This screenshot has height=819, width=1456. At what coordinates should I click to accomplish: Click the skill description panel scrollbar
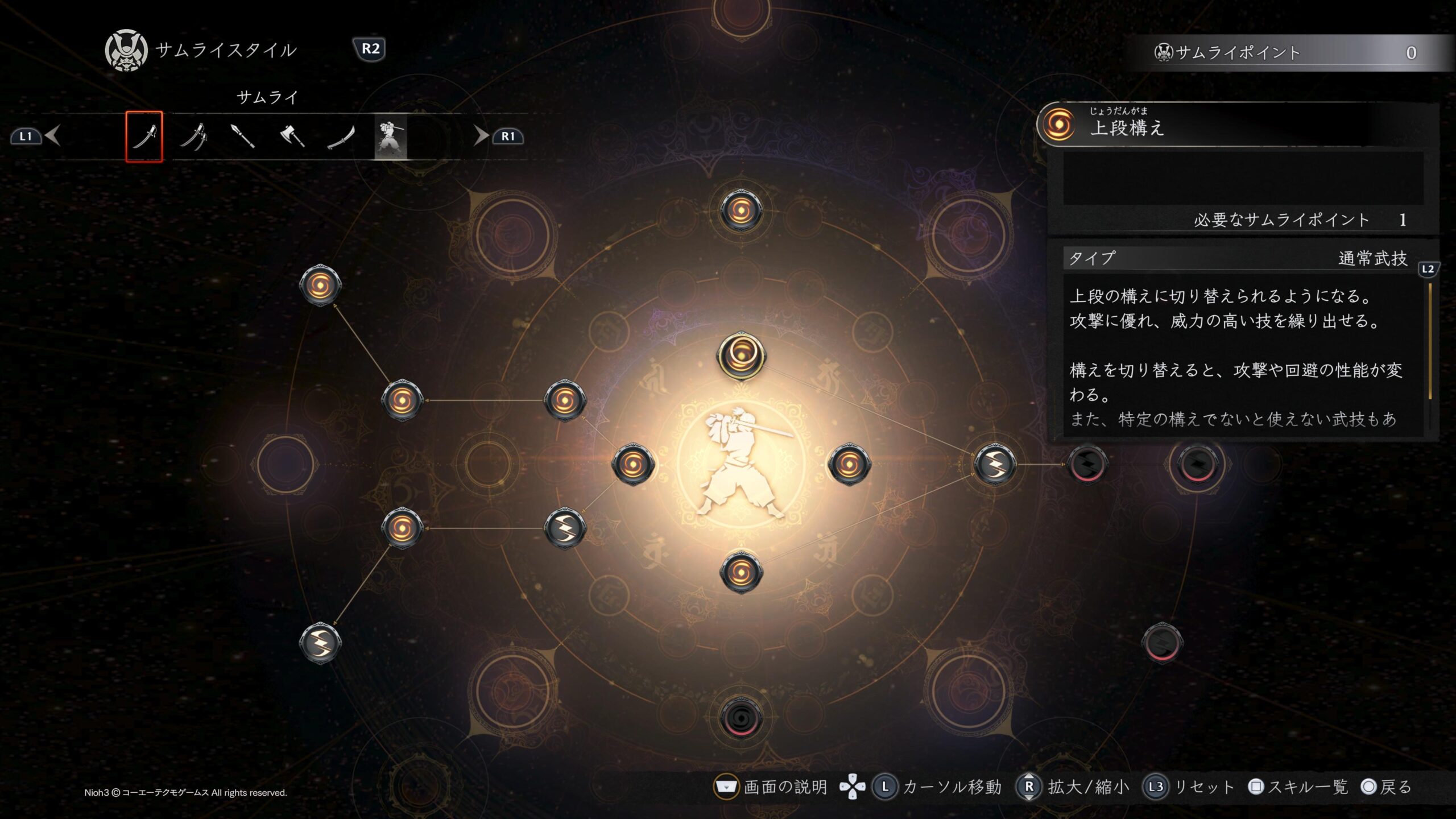click(1430, 341)
